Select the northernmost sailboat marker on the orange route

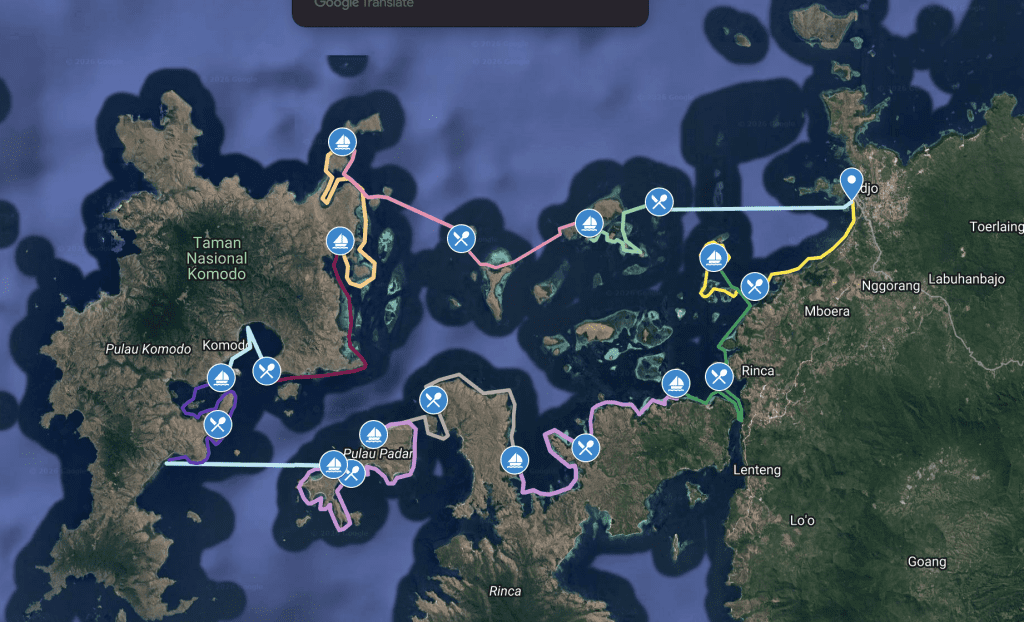tap(343, 142)
